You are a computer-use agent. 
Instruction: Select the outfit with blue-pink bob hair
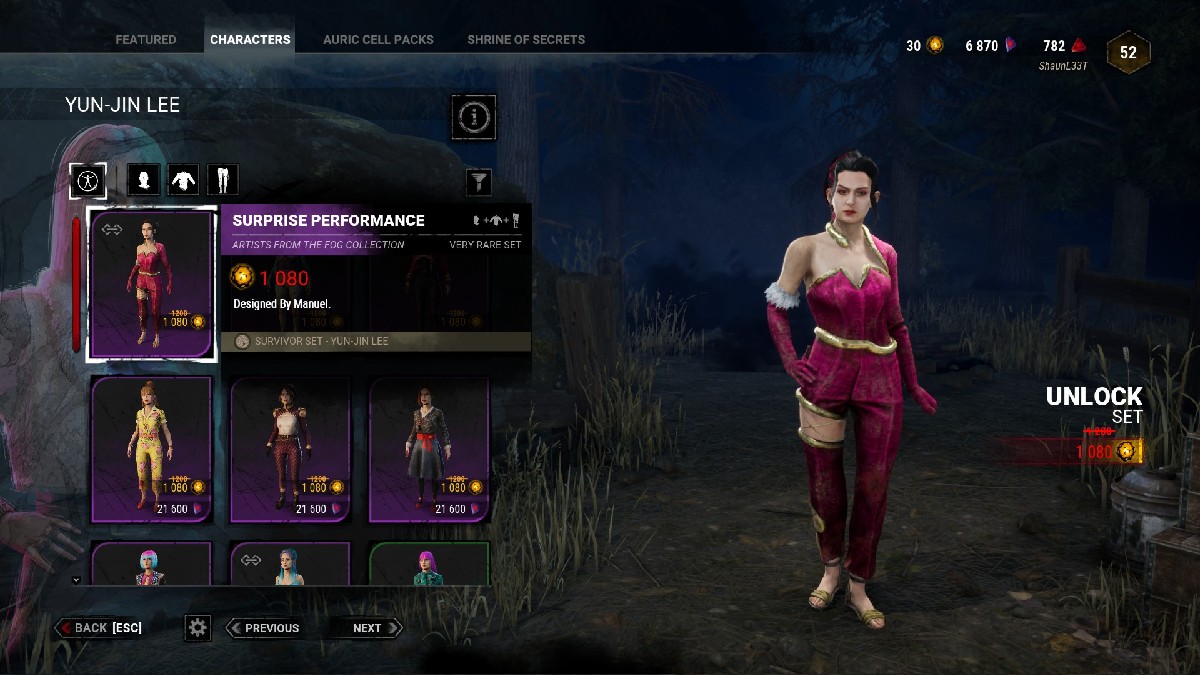click(152, 565)
